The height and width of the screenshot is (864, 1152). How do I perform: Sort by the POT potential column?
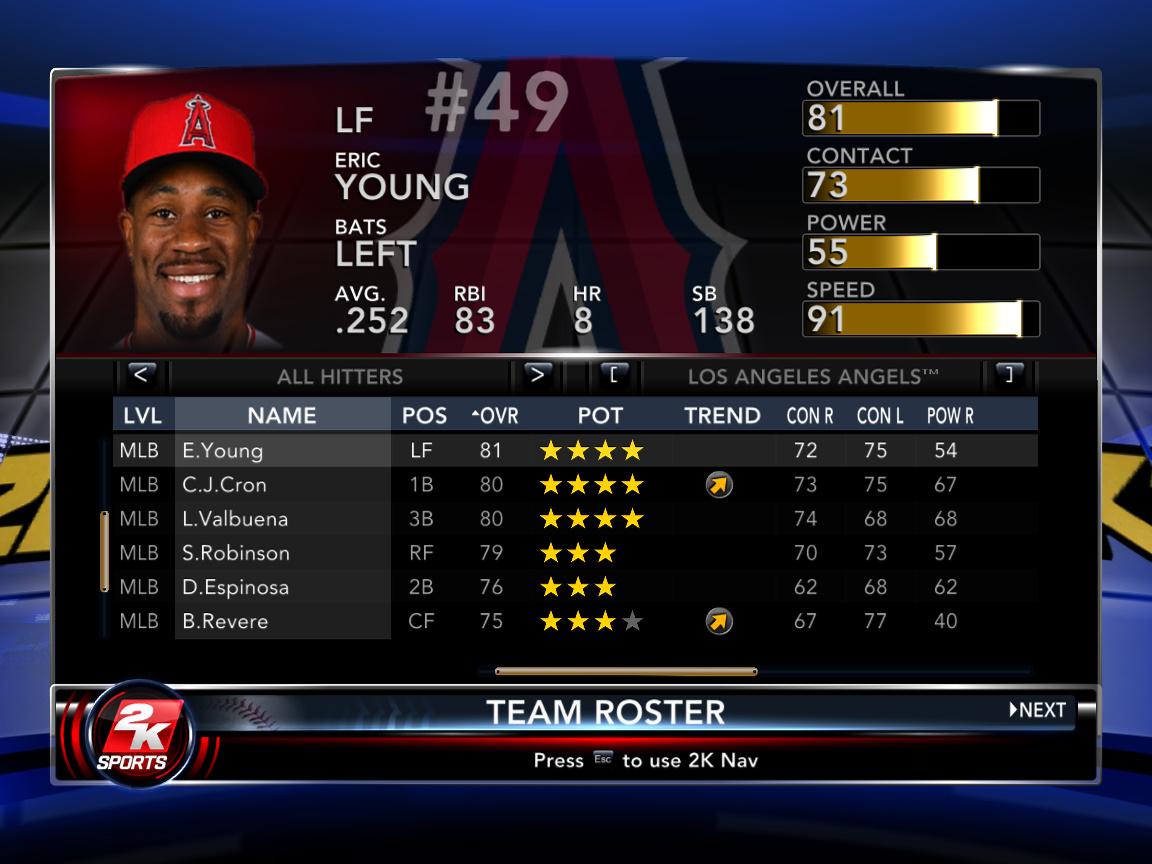(600, 415)
